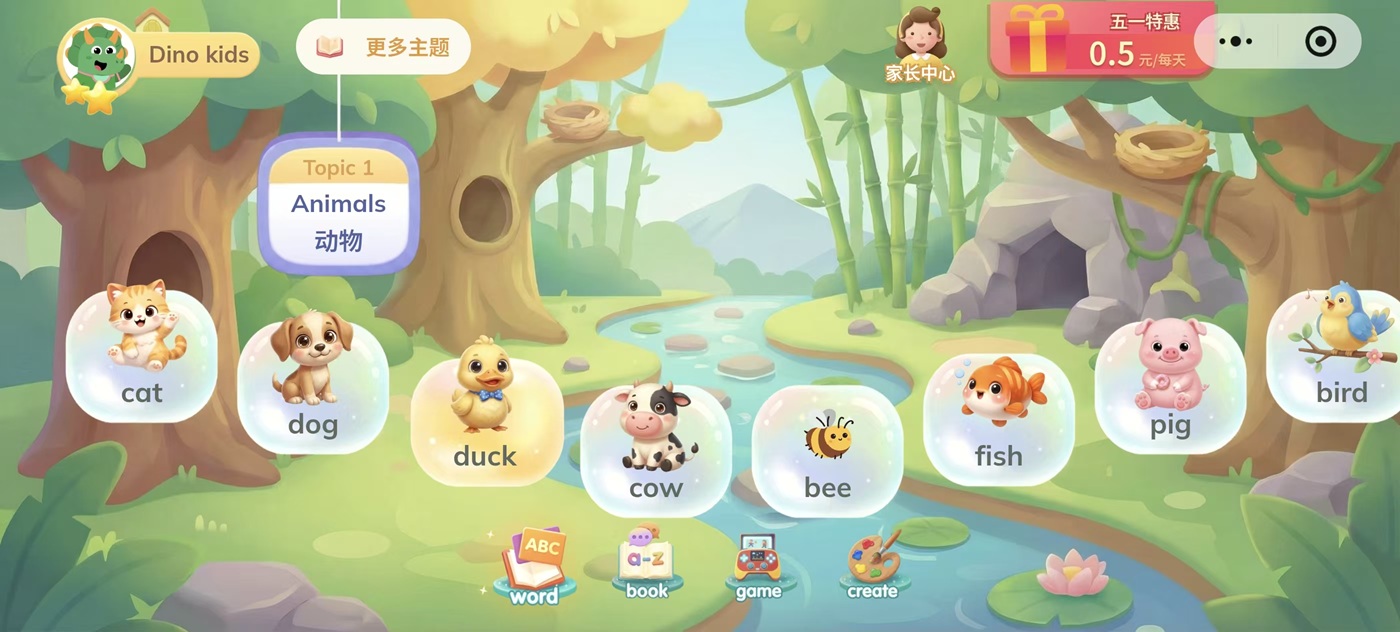Choose the cat word bubble
The height and width of the screenshot is (632, 1400).
click(141, 354)
